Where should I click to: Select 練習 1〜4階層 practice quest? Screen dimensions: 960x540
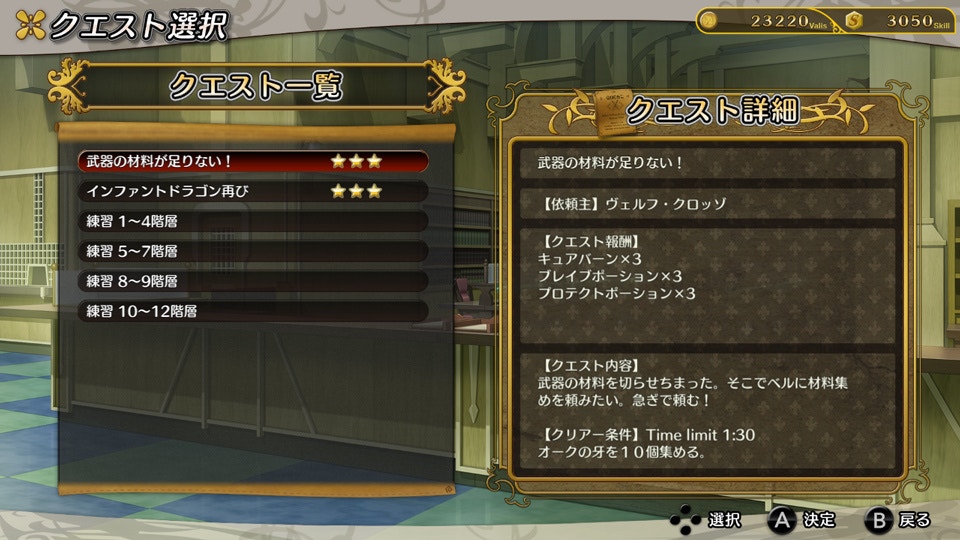(x=253, y=221)
